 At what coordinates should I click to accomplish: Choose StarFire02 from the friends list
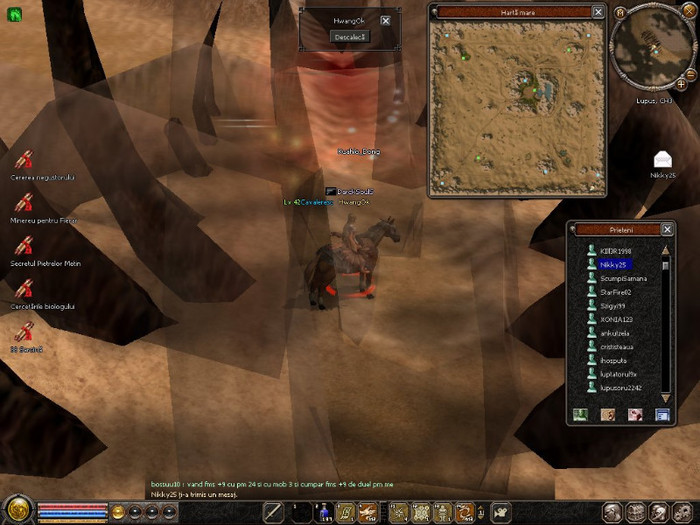click(x=616, y=292)
